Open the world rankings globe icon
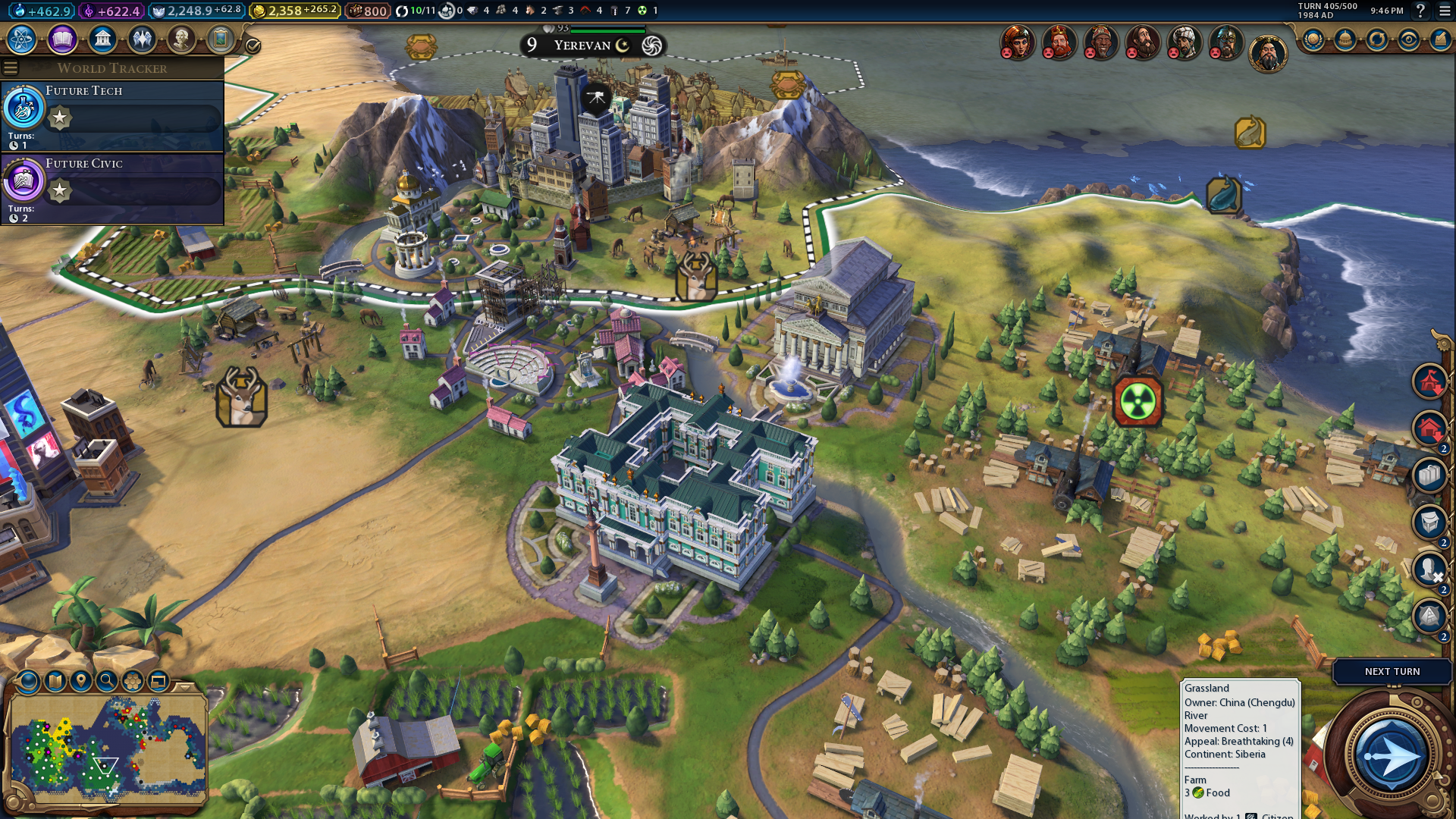The image size is (1456, 819). click(x=1313, y=40)
